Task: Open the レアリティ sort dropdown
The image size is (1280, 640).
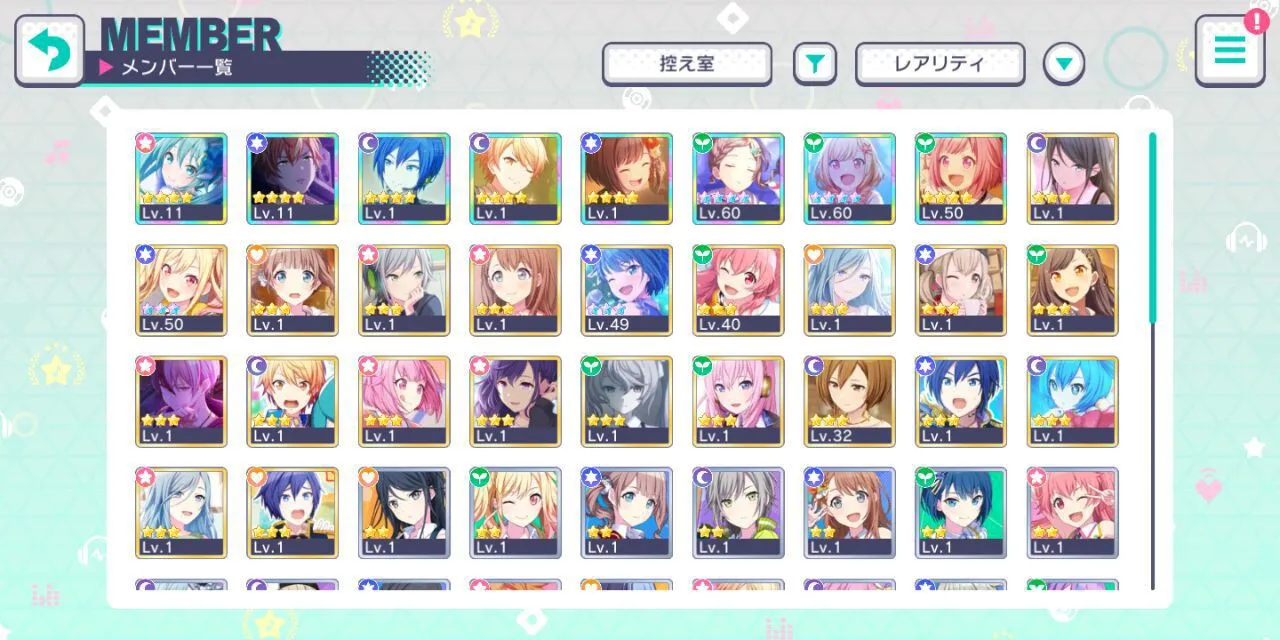Action: [939, 64]
